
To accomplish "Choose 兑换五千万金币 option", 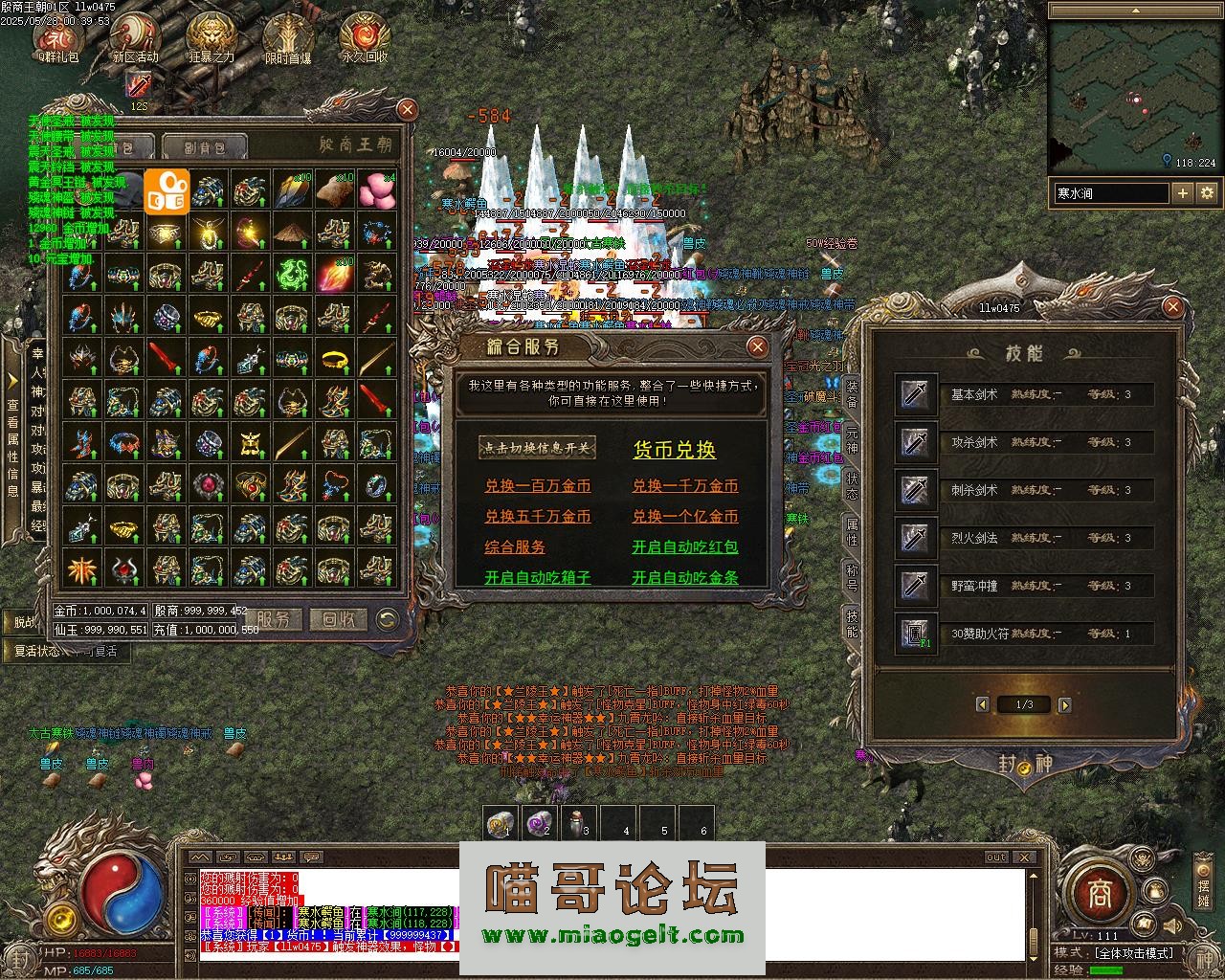I will click(537, 517).
